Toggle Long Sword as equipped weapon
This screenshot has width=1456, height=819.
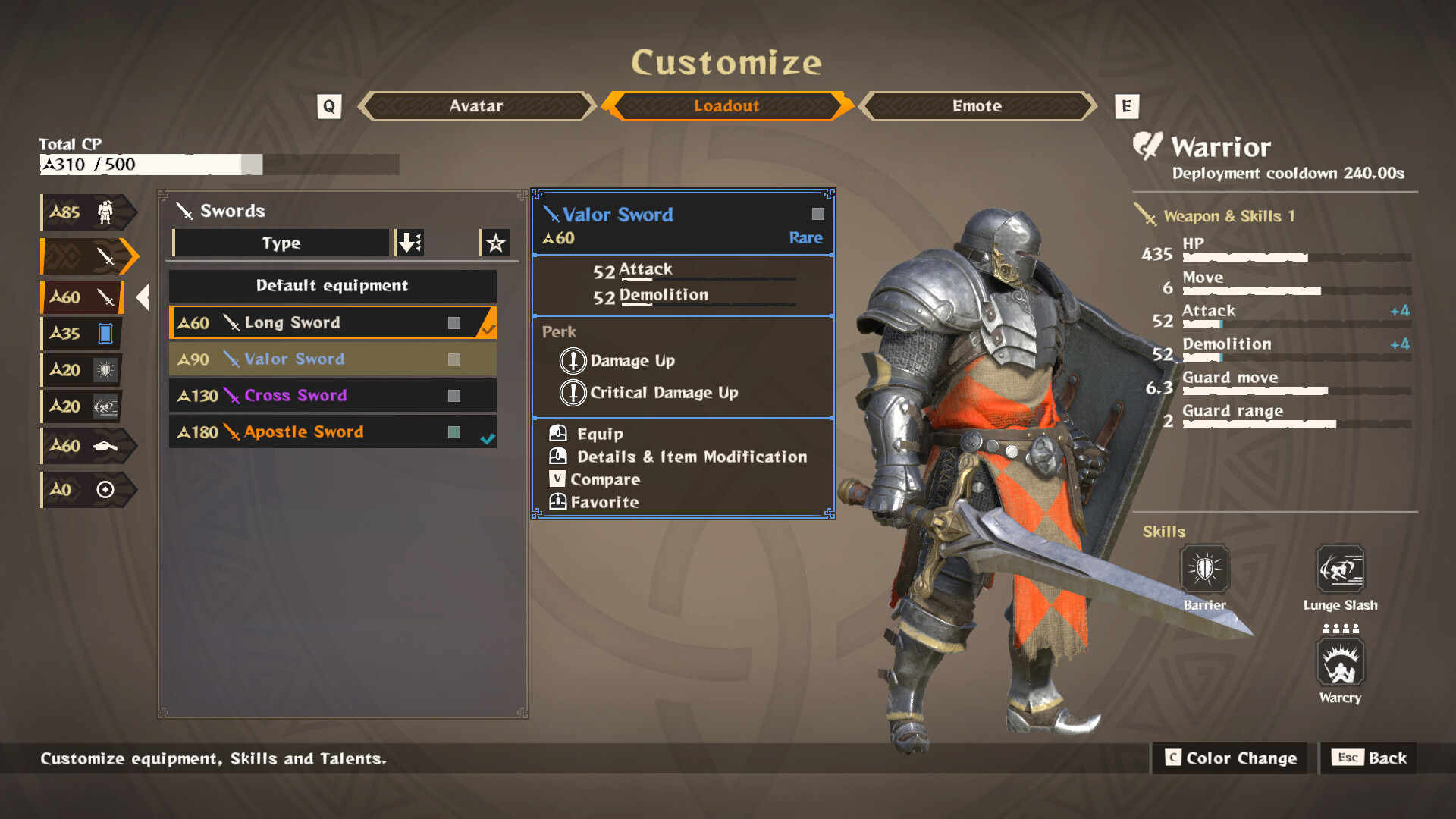pyautogui.click(x=332, y=322)
